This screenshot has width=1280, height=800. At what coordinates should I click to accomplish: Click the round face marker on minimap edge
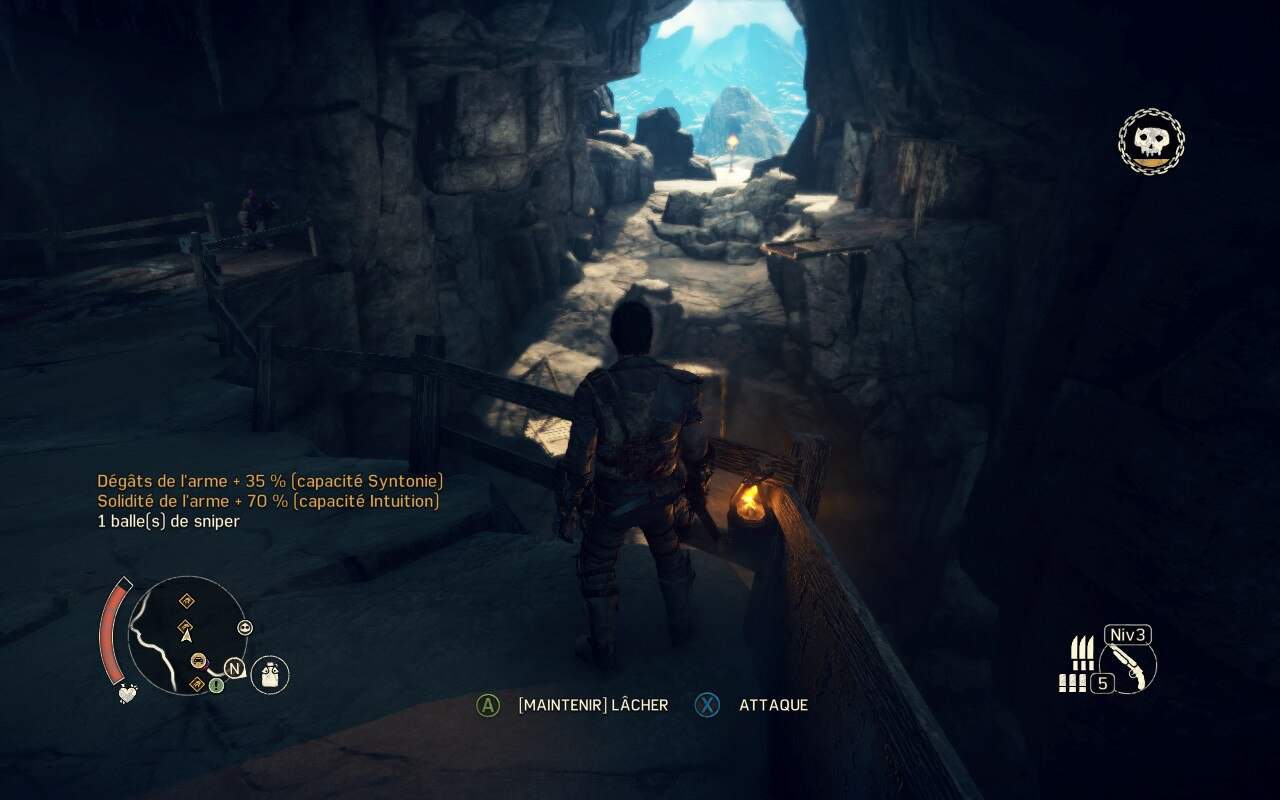click(245, 628)
